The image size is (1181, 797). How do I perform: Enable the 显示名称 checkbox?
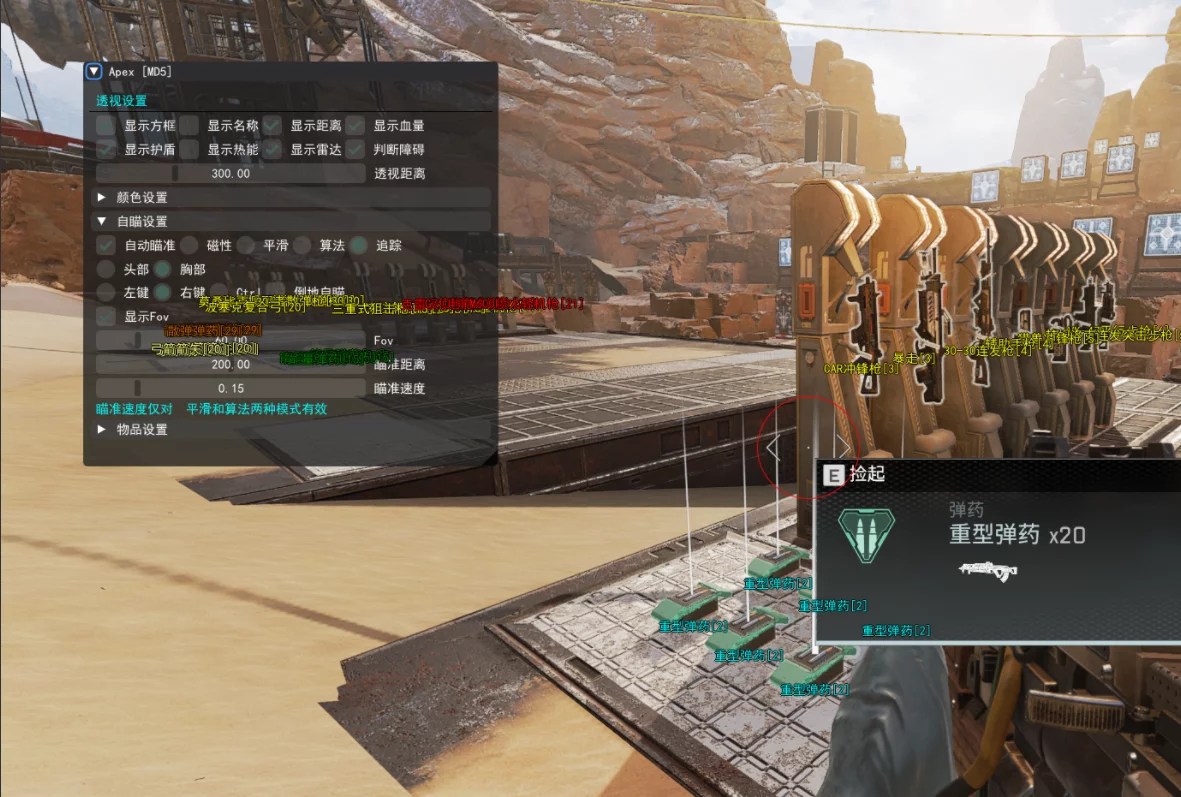[x=189, y=126]
